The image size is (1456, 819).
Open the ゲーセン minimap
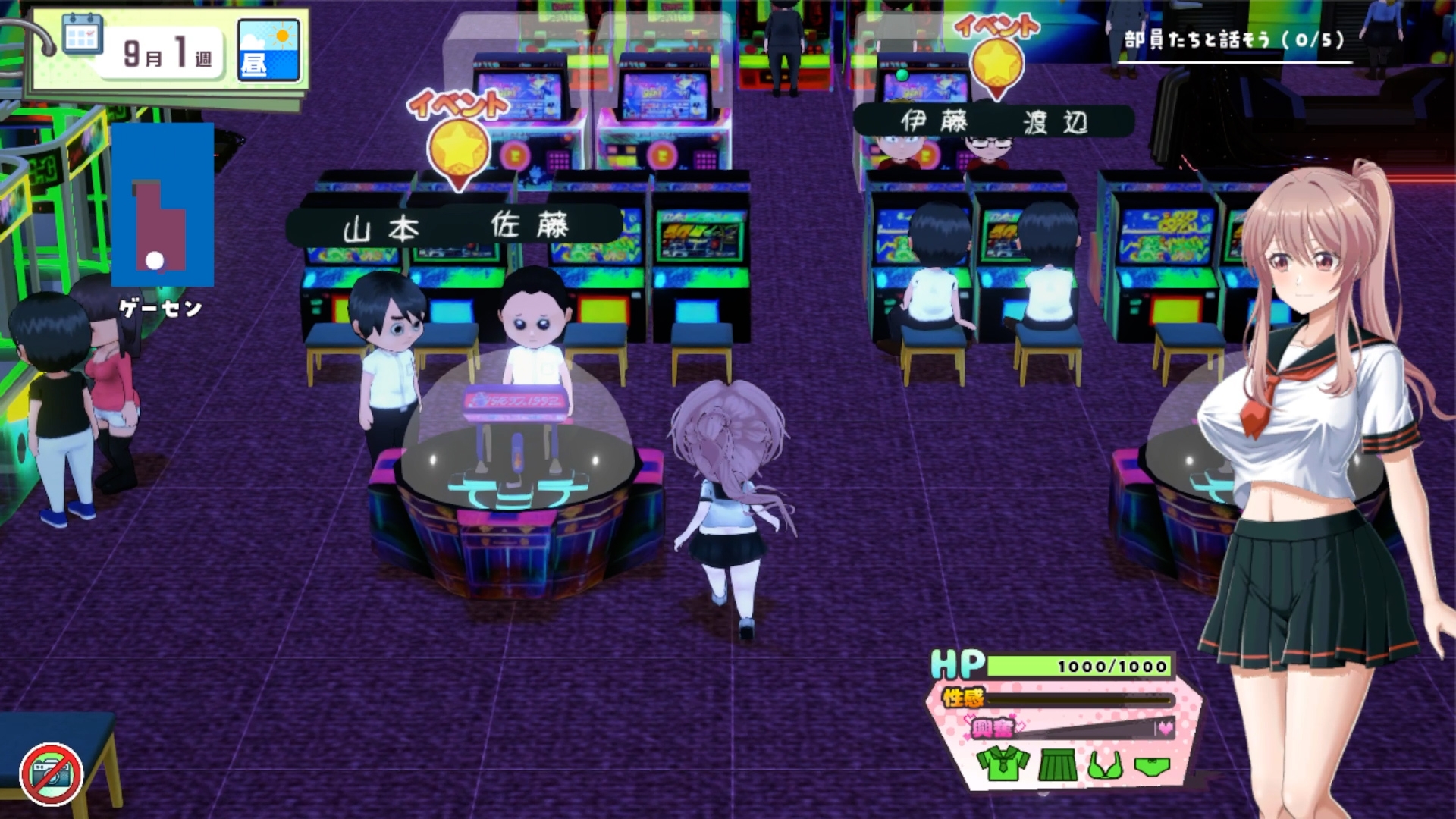162,205
